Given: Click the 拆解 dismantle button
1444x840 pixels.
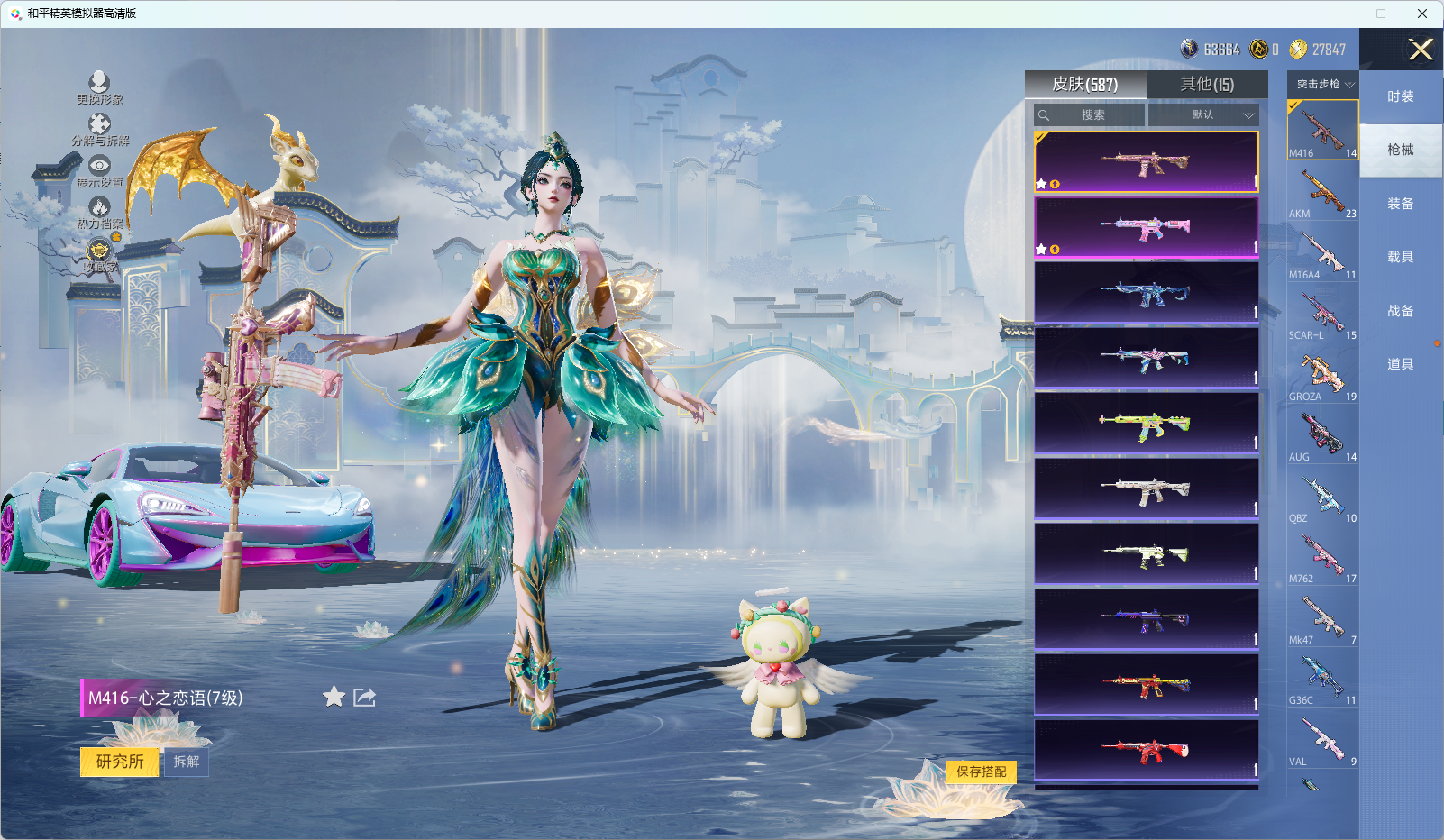Looking at the screenshot, I should tap(187, 762).
